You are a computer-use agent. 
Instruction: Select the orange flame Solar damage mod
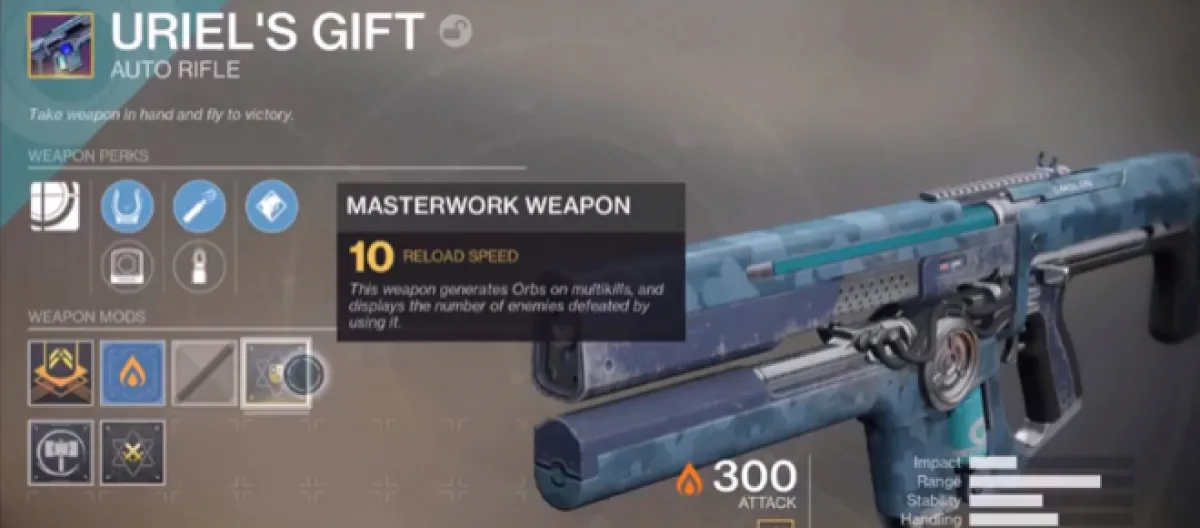[133, 373]
